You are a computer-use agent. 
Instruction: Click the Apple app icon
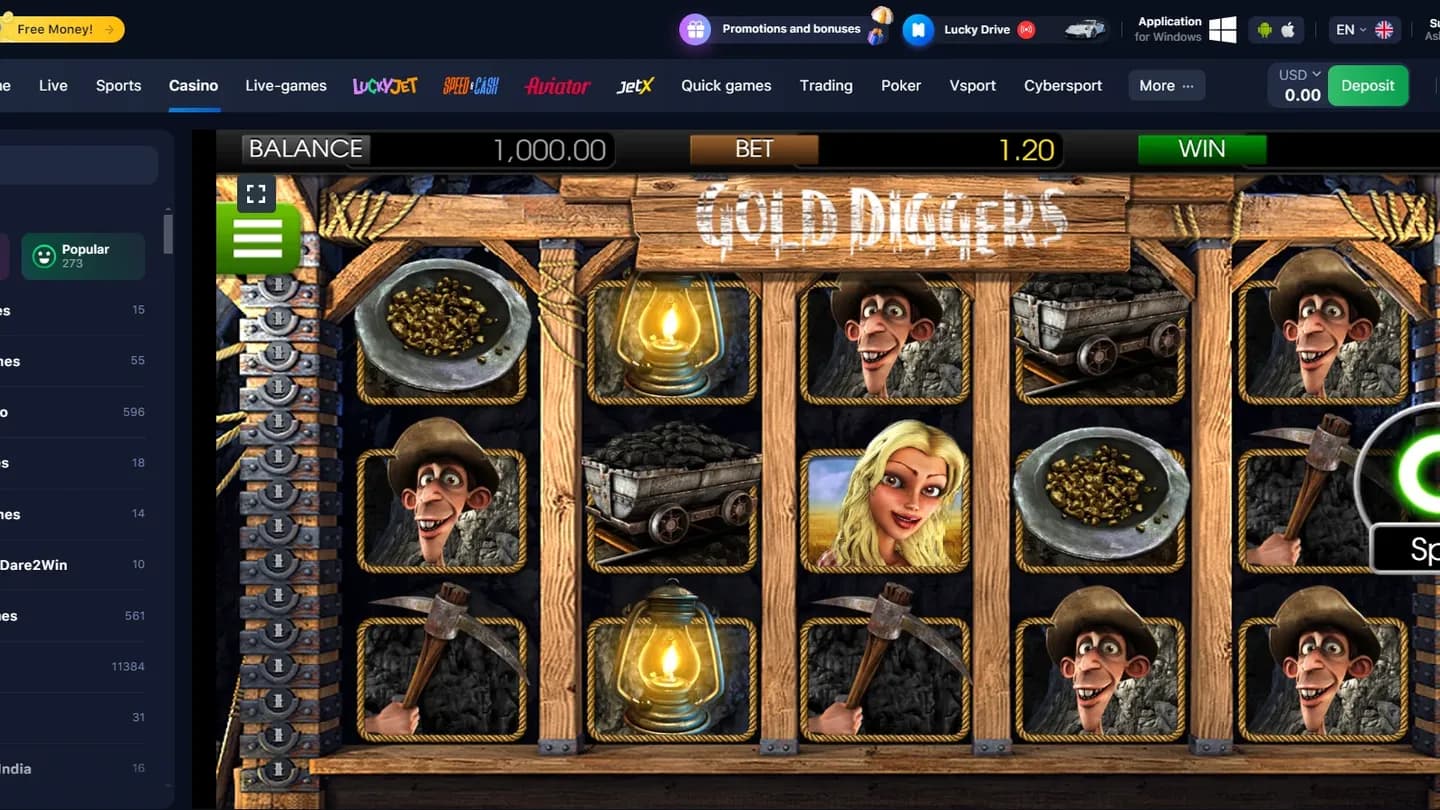(x=1289, y=30)
